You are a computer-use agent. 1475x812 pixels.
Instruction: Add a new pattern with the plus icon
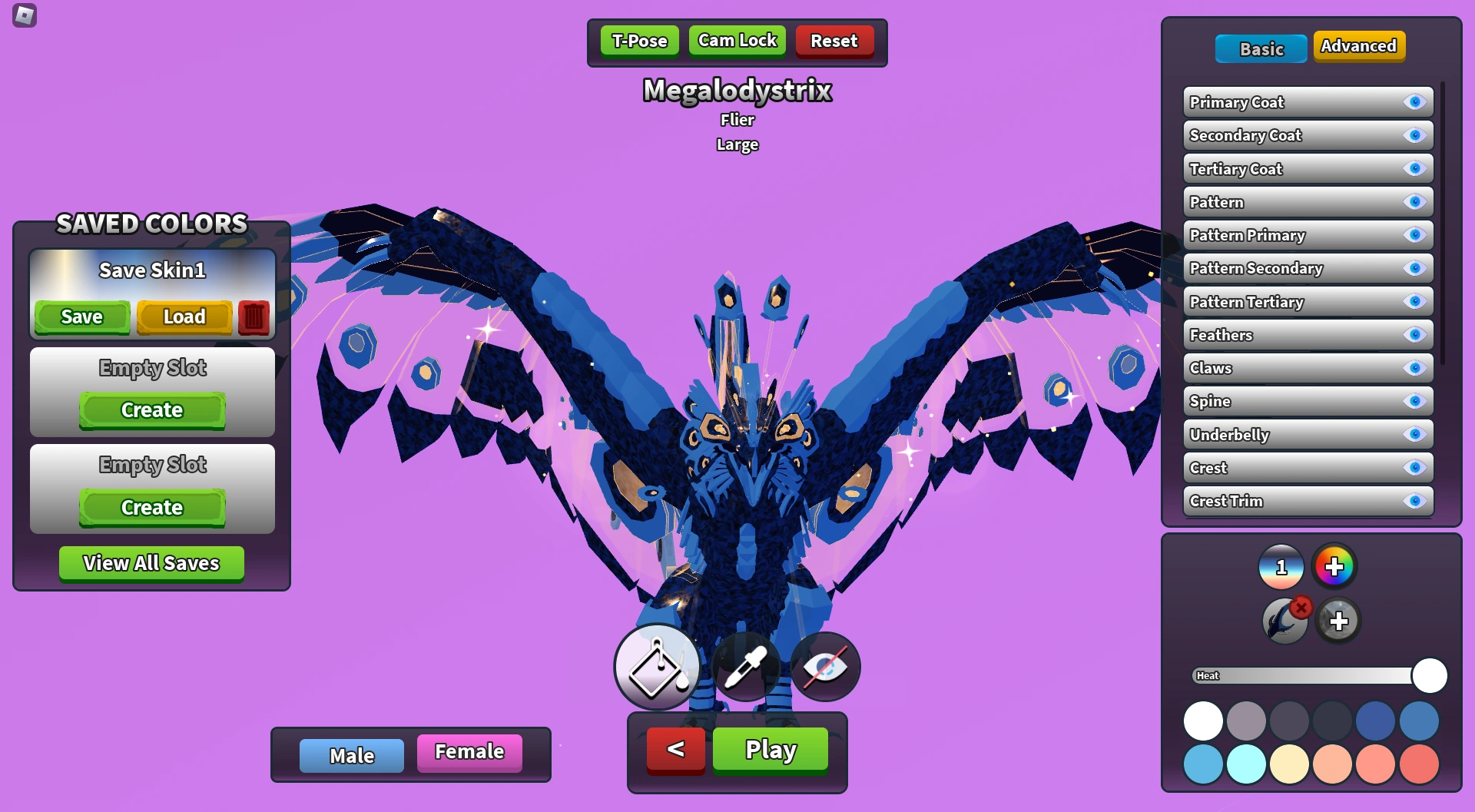pos(1337,620)
